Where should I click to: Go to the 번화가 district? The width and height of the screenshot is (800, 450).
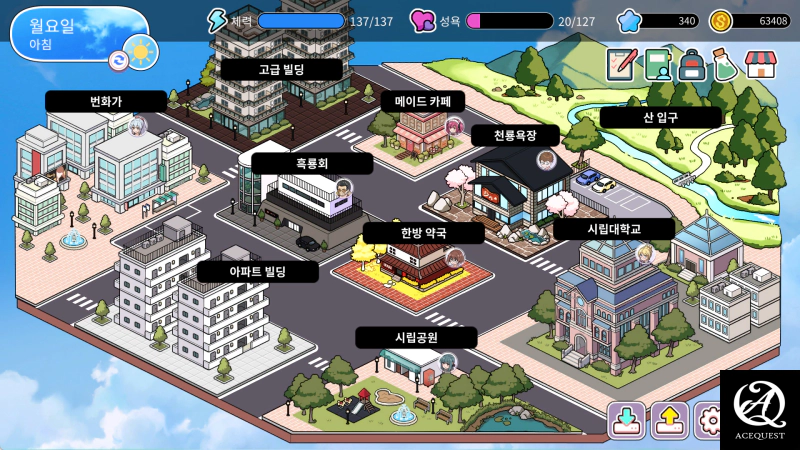pos(105,101)
